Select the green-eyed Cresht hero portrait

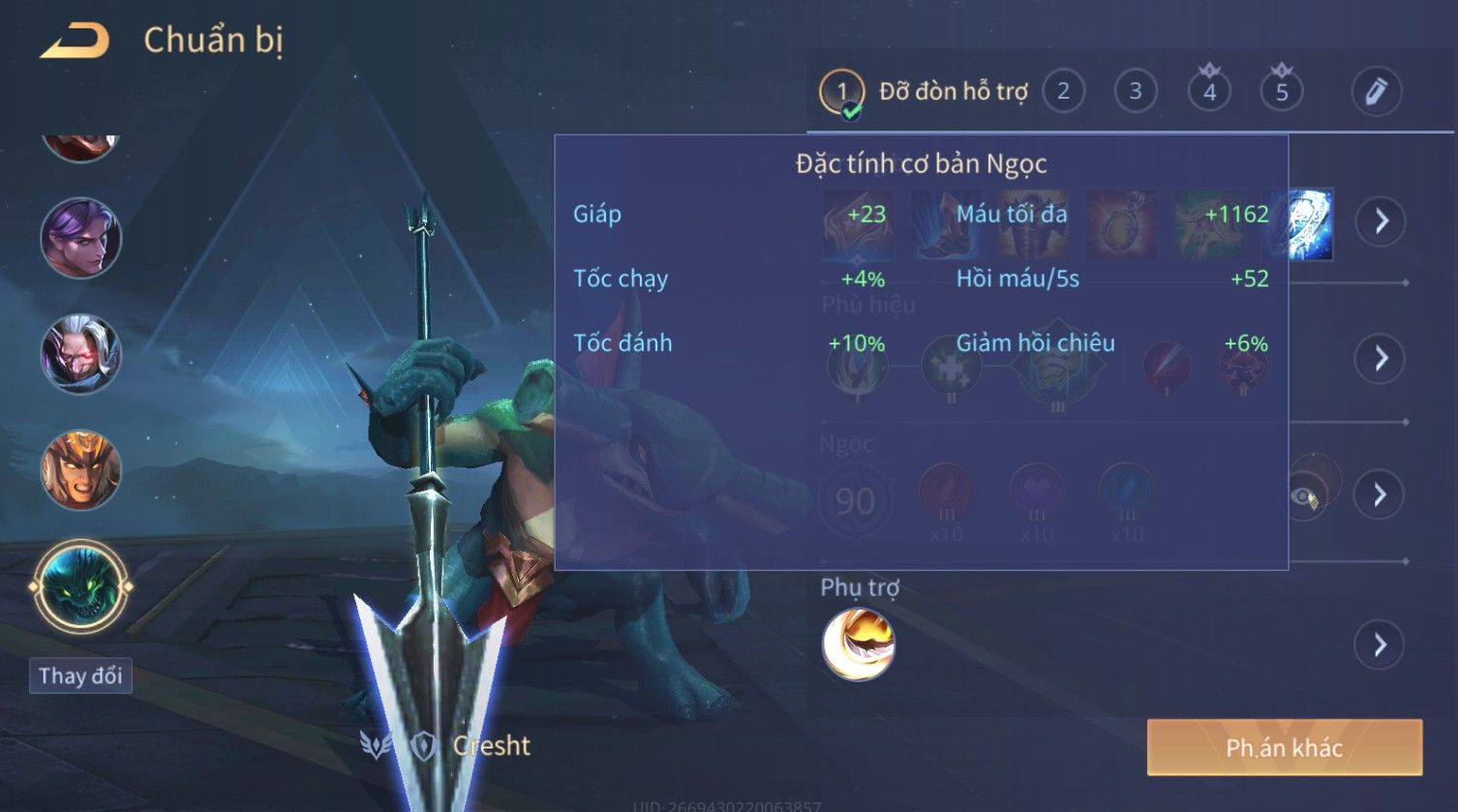tap(81, 586)
